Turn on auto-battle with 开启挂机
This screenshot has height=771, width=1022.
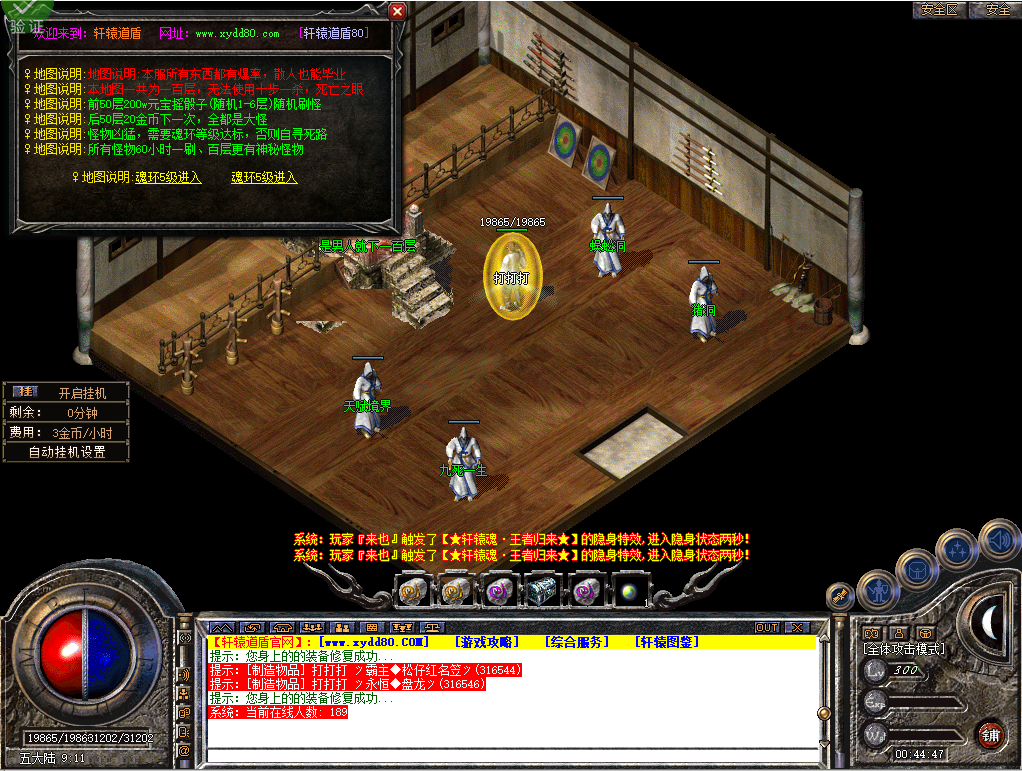coord(80,393)
